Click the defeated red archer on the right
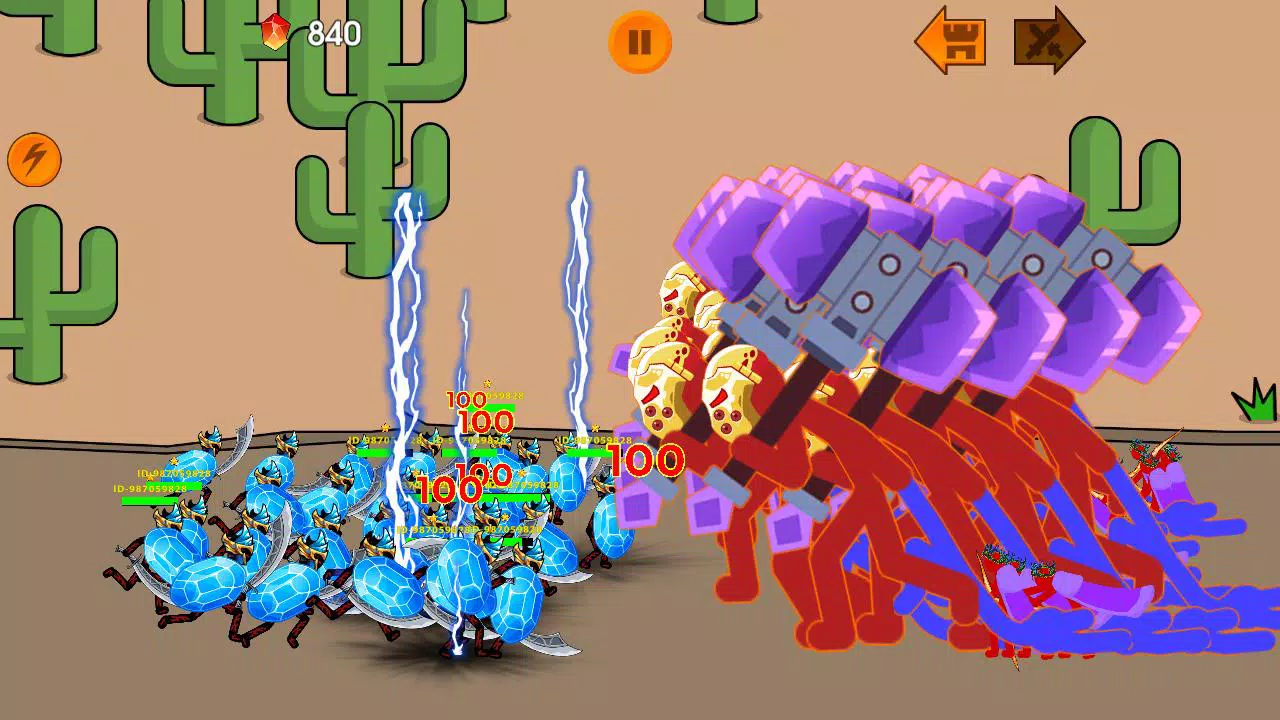This screenshot has height=720, width=1280. pyautogui.click(x=1152, y=455)
